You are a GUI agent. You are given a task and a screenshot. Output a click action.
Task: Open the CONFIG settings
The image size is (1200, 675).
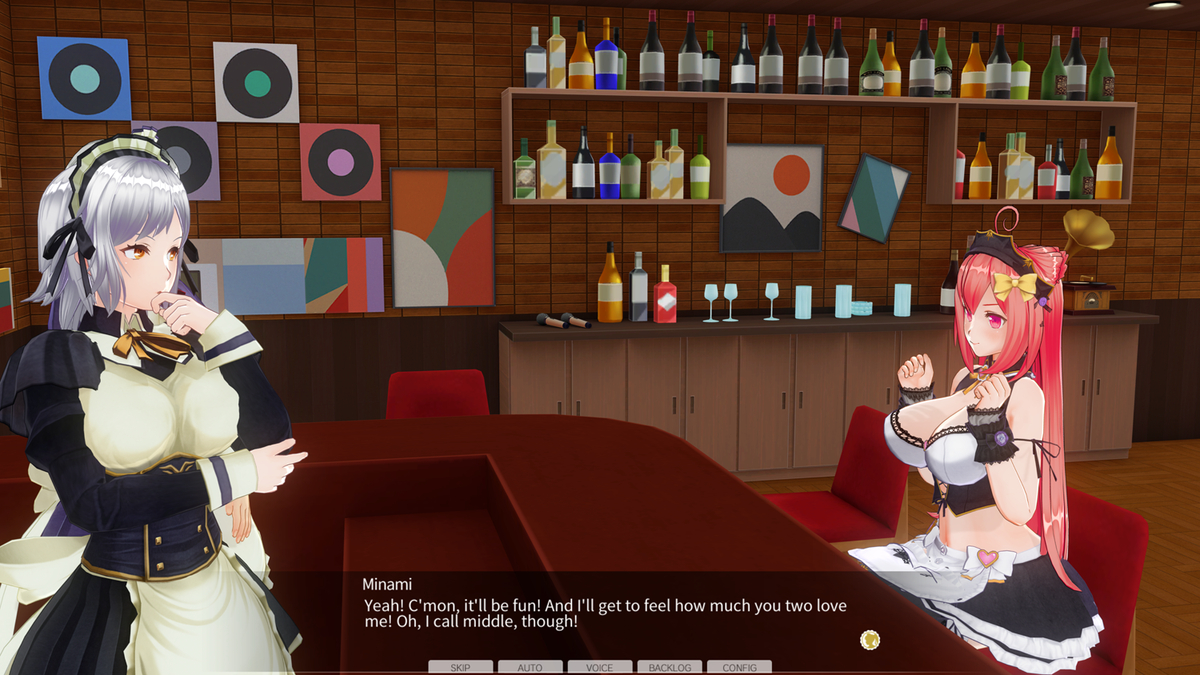click(739, 667)
